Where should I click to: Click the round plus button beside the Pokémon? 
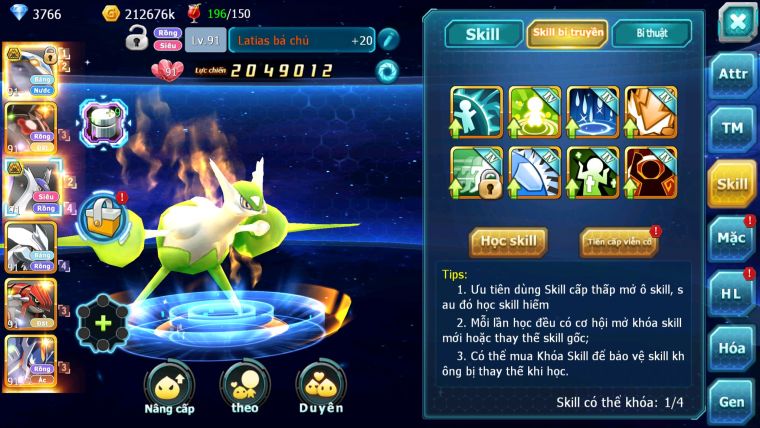102,322
